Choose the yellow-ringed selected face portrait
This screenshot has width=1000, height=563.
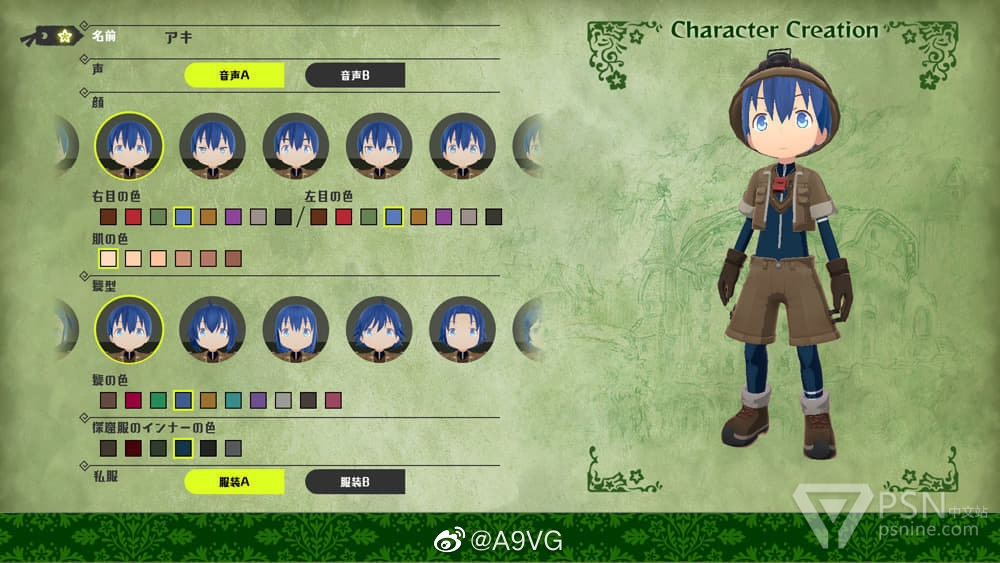(129, 145)
